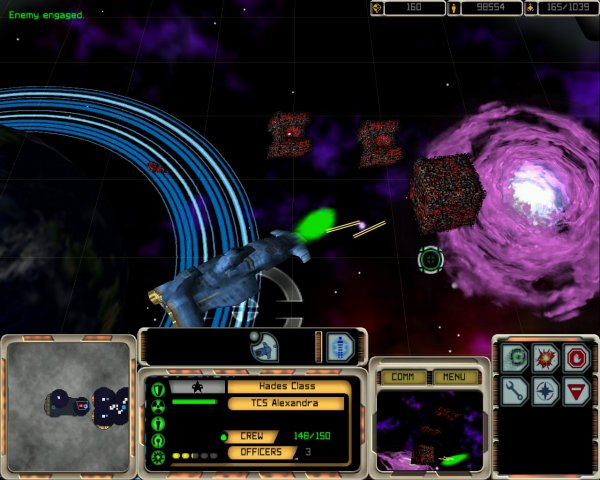
Task: Open the game MENU
Action: [455, 377]
